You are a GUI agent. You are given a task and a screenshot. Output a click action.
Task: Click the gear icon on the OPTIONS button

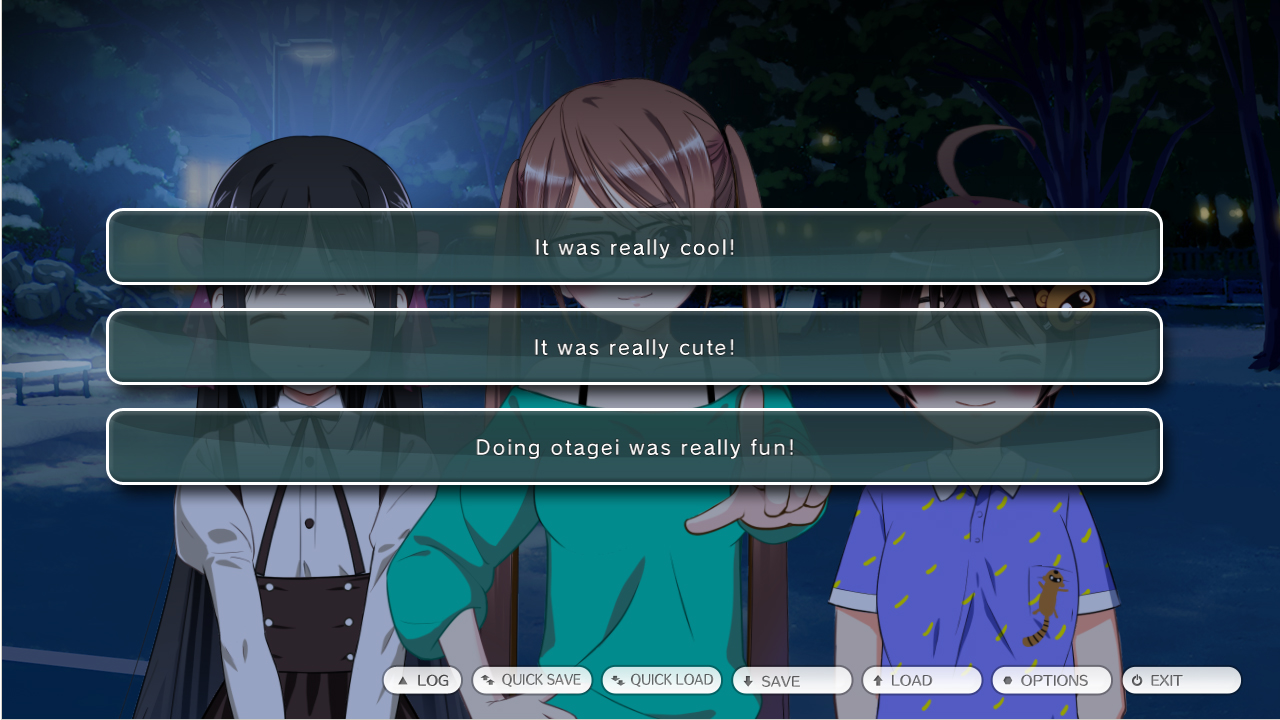click(x=1007, y=680)
